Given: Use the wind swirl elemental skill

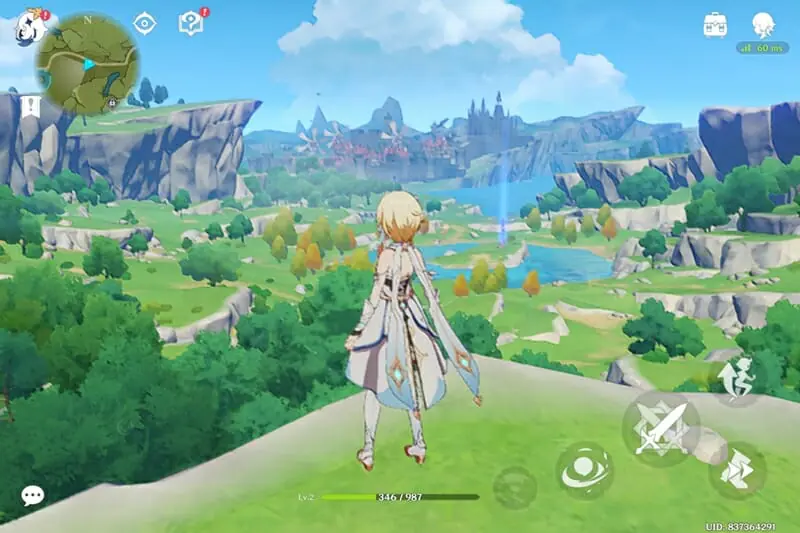Looking at the screenshot, I should coord(584,470).
